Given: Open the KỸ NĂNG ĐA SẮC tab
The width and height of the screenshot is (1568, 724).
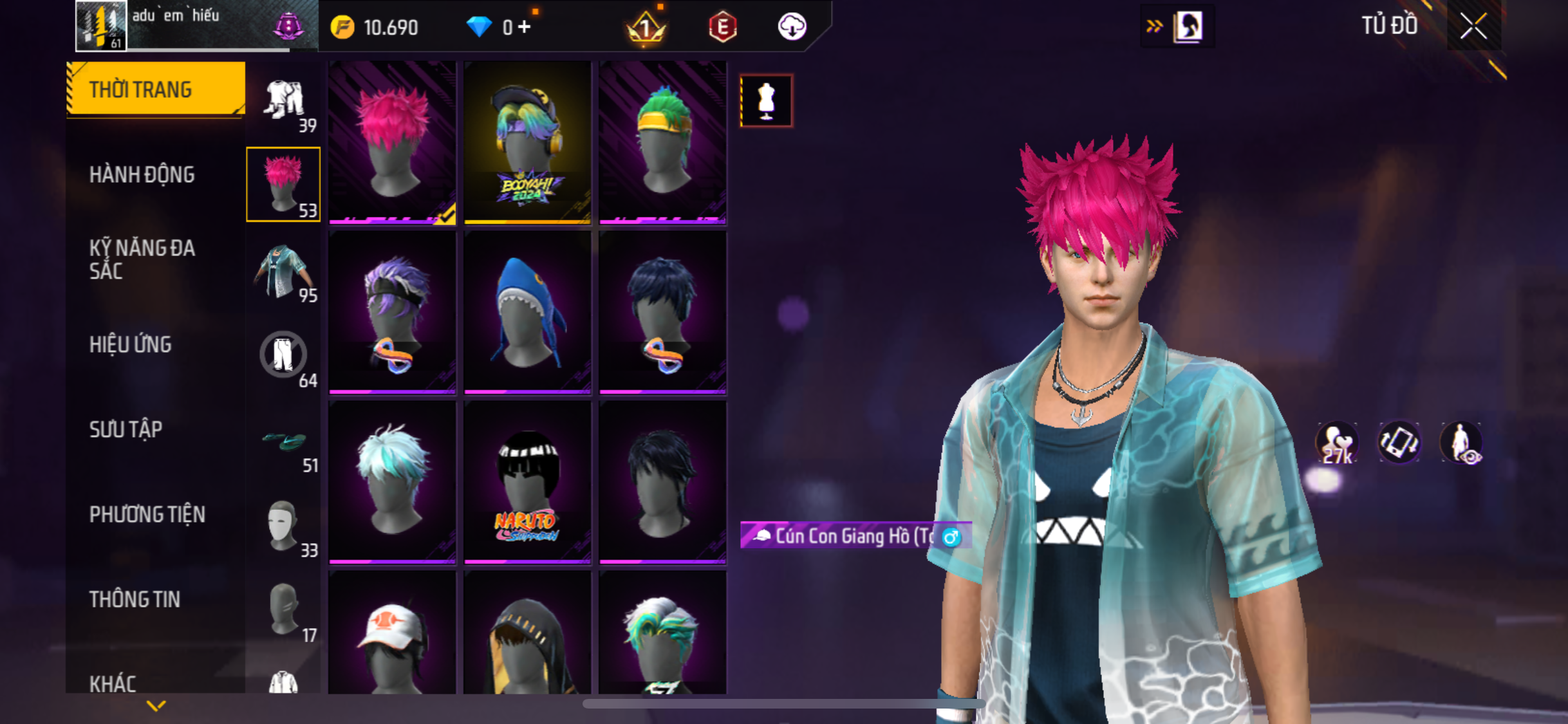Looking at the screenshot, I should tap(142, 259).
